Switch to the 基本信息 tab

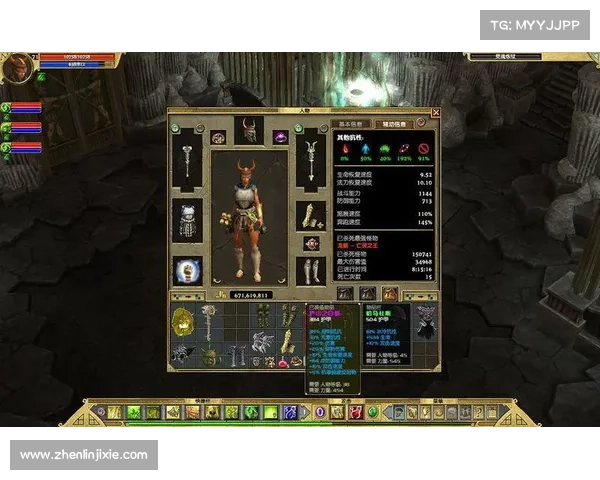[352, 123]
